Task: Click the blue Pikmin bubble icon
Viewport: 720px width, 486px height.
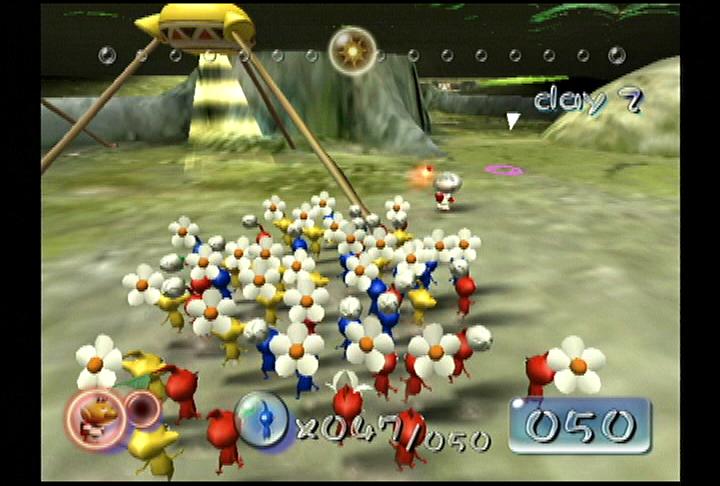Action: (262, 418)
